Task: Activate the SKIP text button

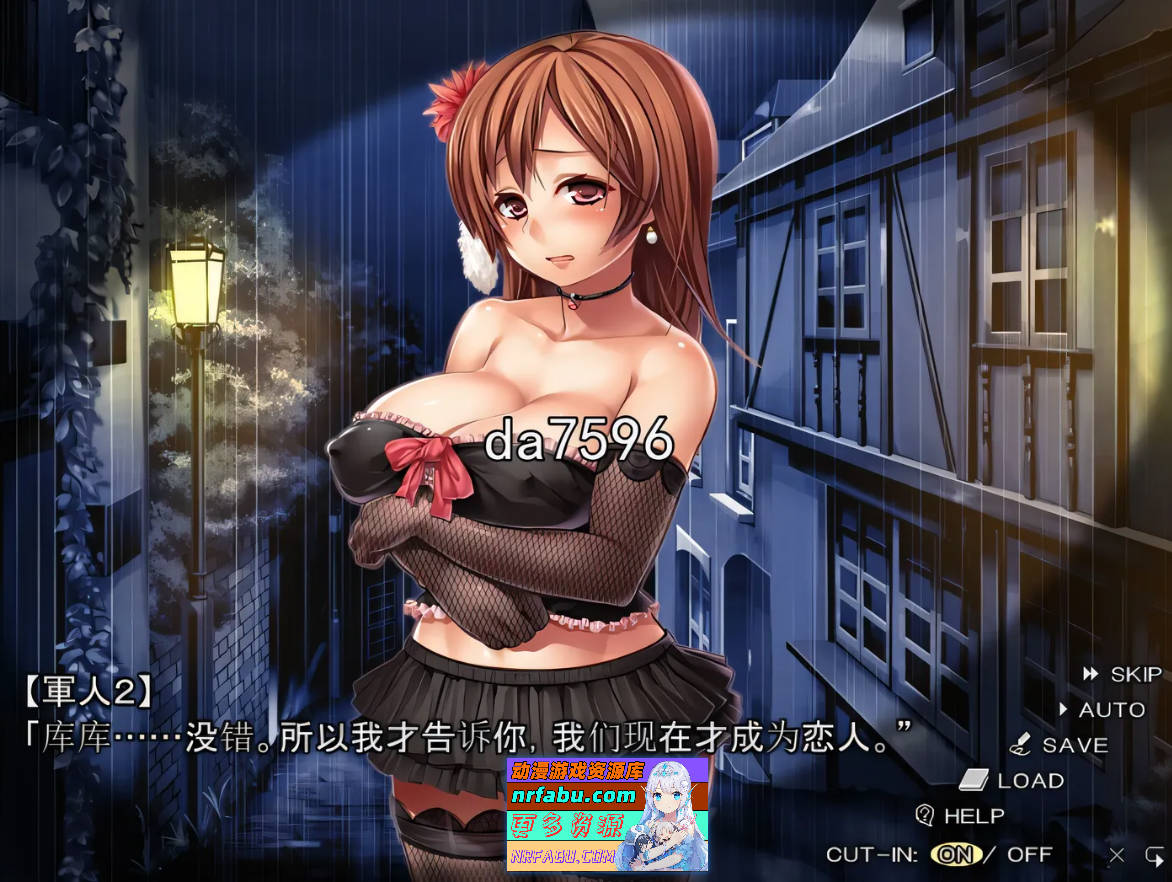Action: [1124, 675]
